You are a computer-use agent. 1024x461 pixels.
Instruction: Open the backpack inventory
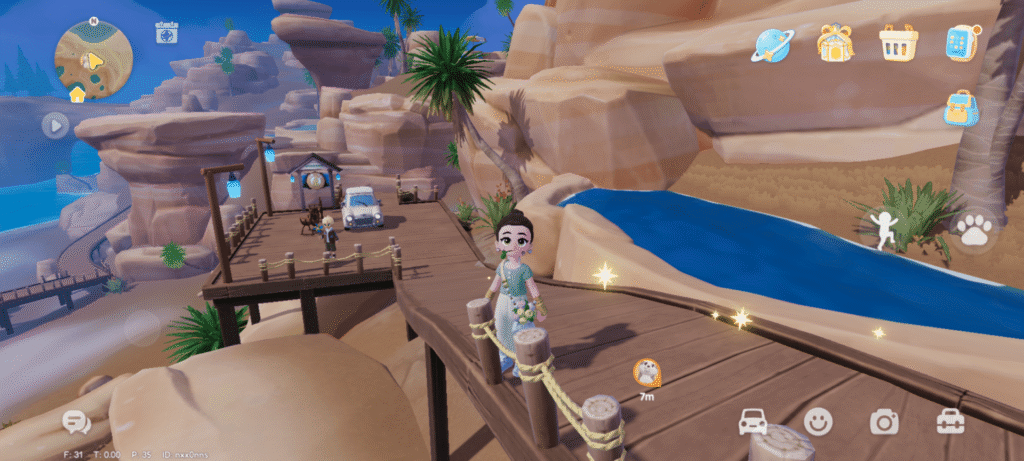(960, 108)
